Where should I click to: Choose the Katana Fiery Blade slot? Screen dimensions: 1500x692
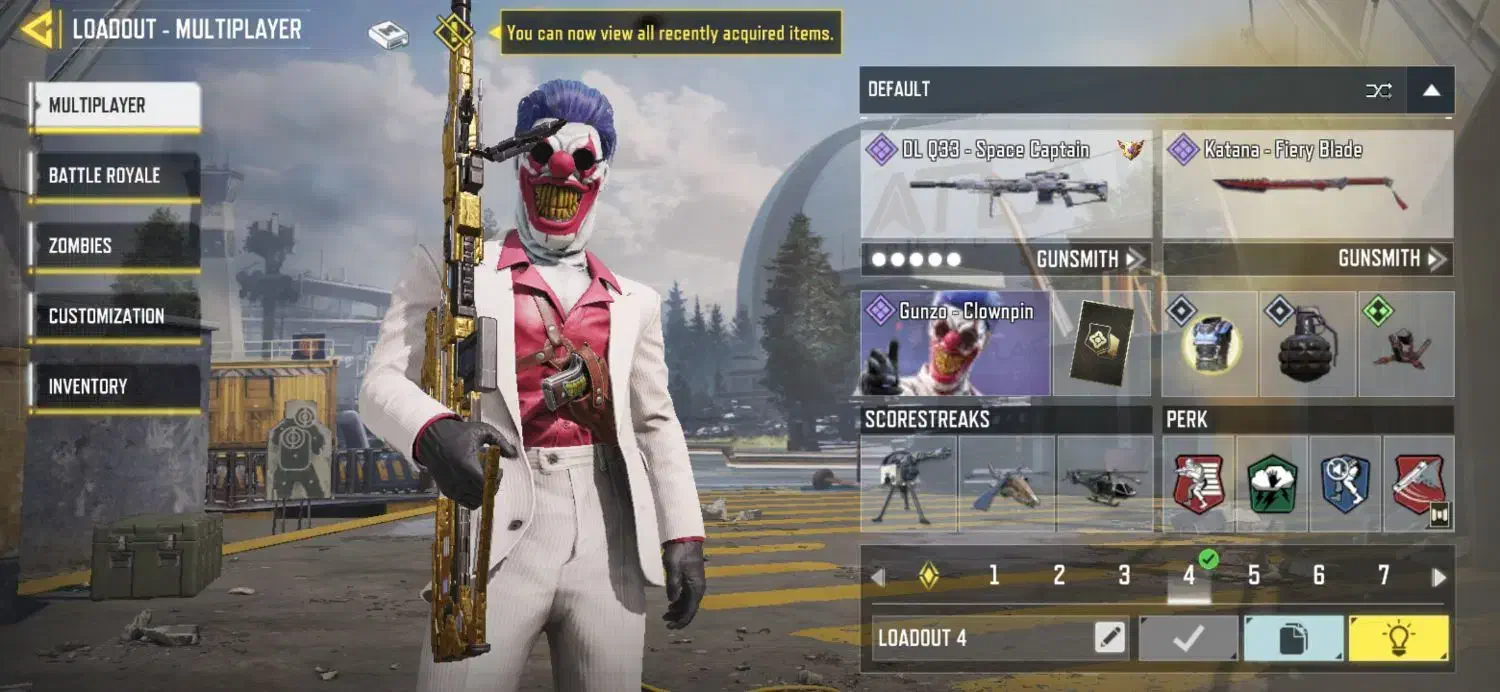1308,184
